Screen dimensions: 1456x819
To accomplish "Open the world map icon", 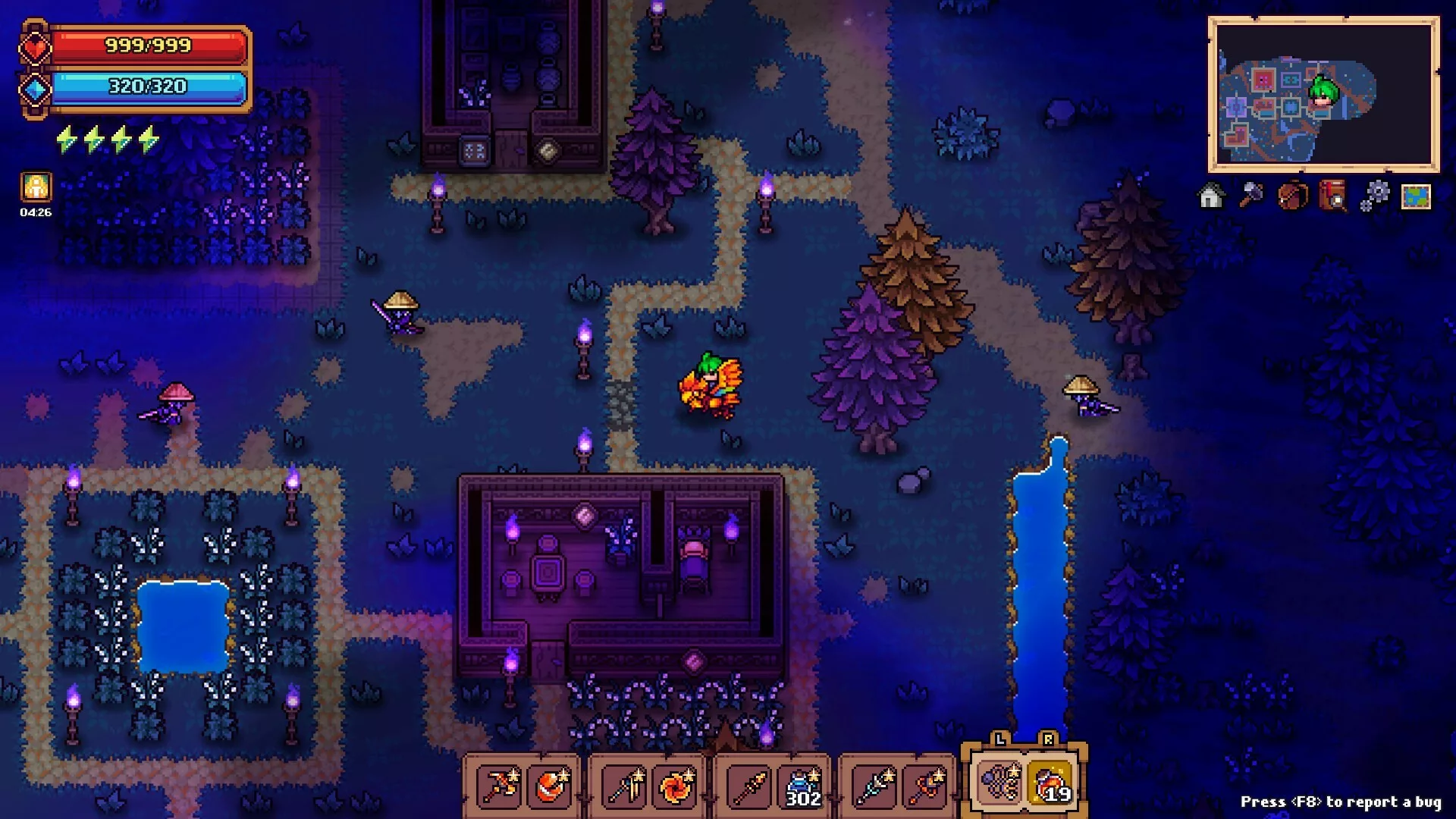I will pyautogui.click(x=1415, y=196).
